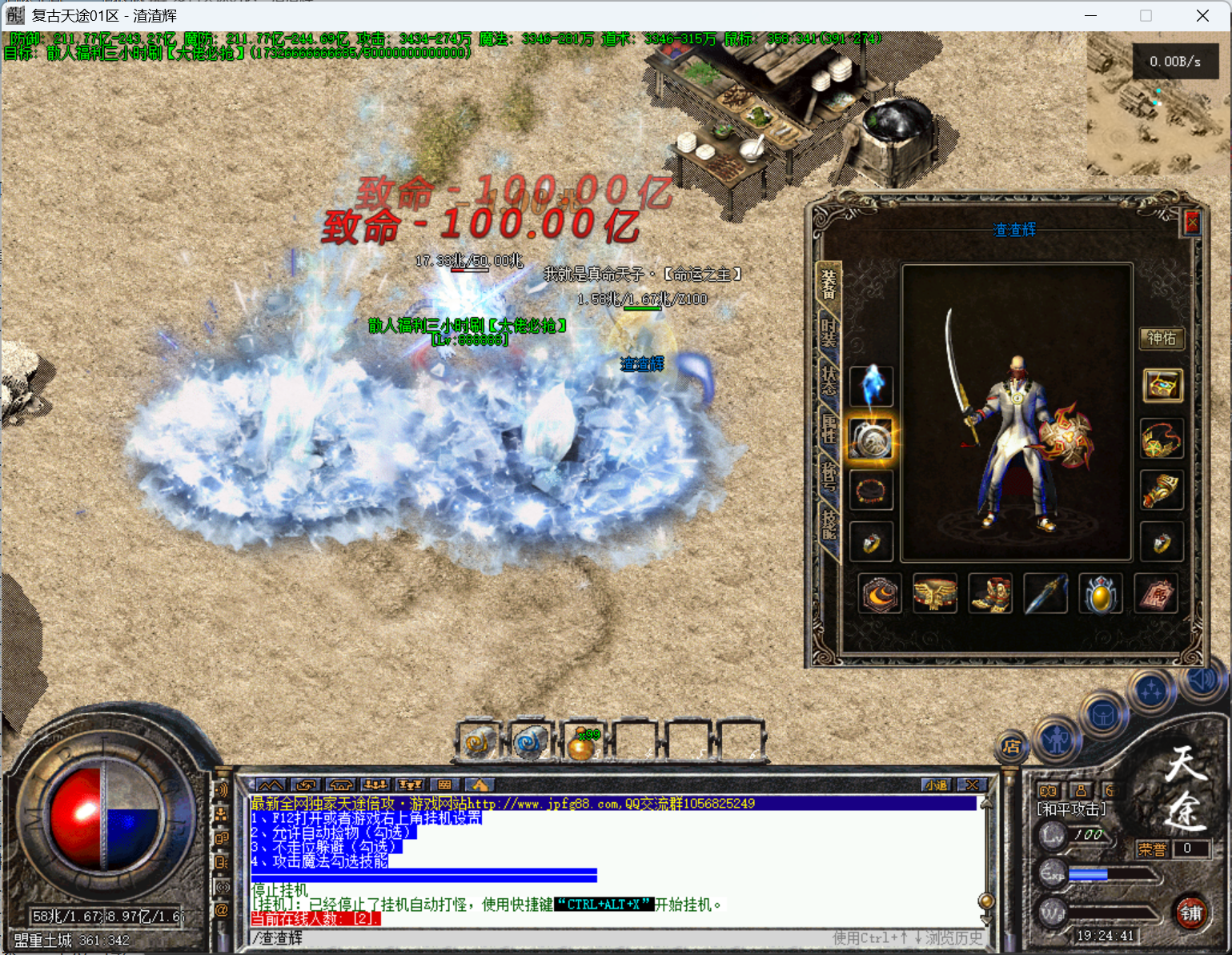Close the game window
1232x955 pixels.
pyautogui.click(x=1202, y=16)
